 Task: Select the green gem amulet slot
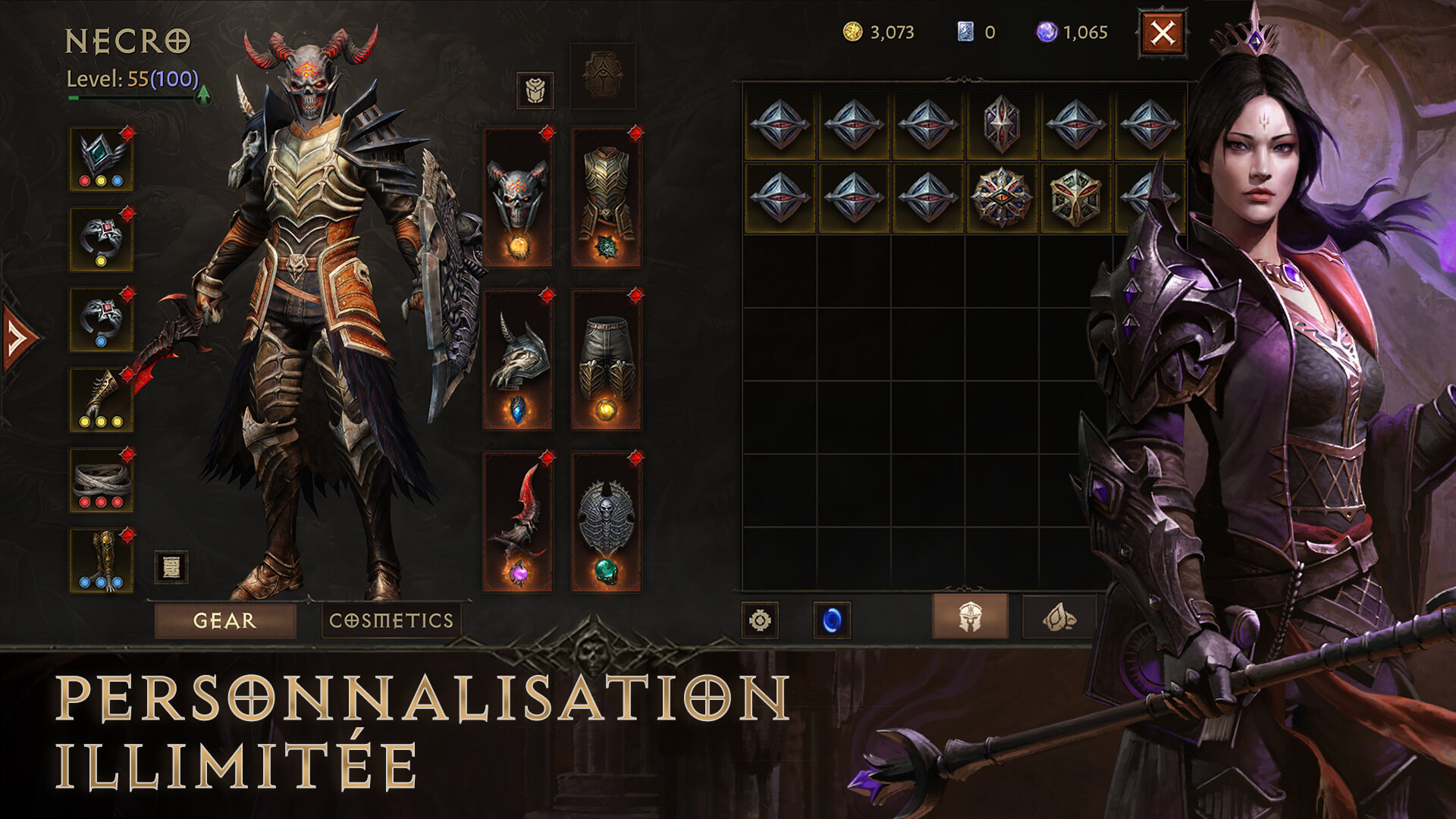101,158
